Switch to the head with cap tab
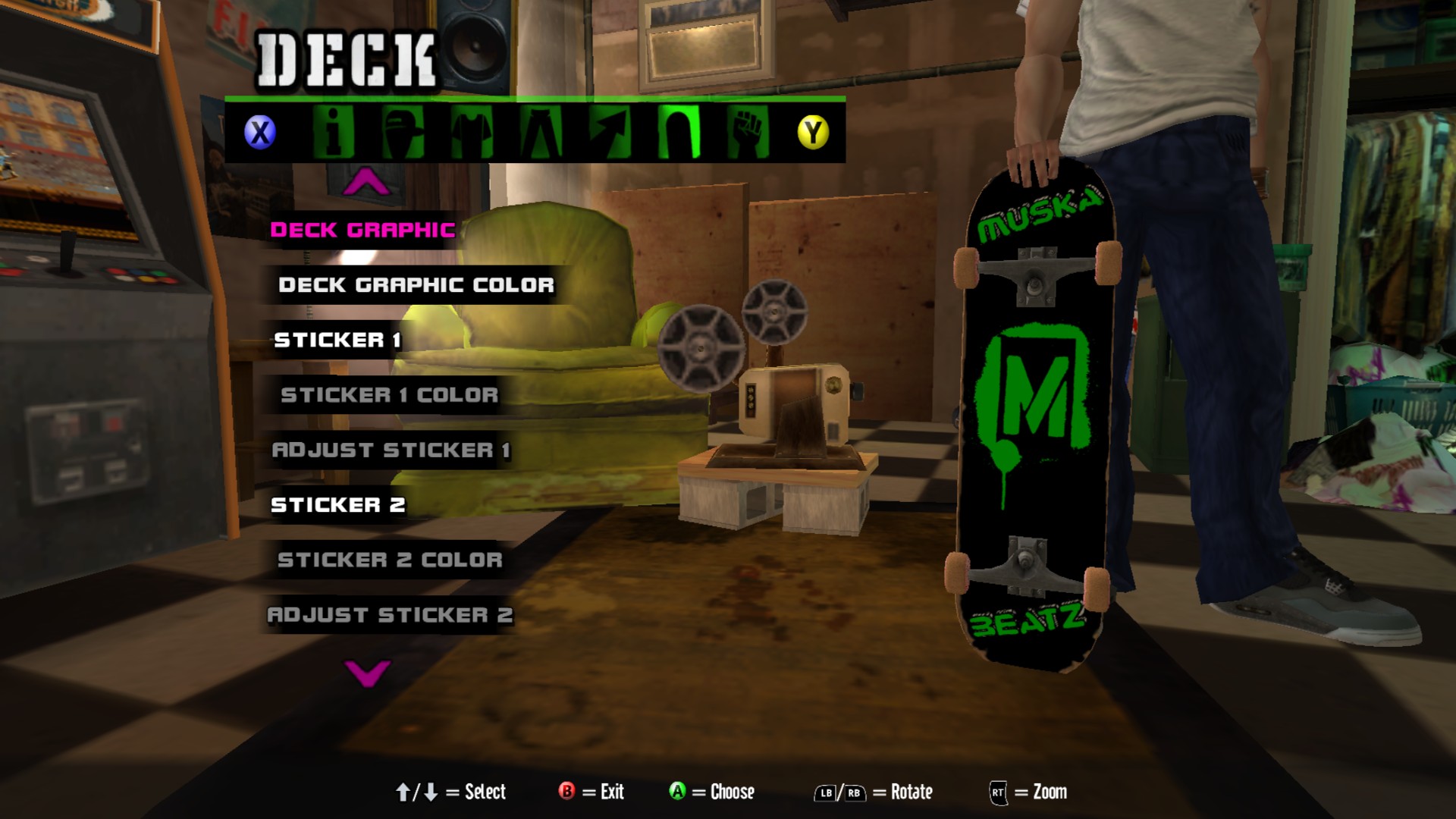 tap(403, 132)
